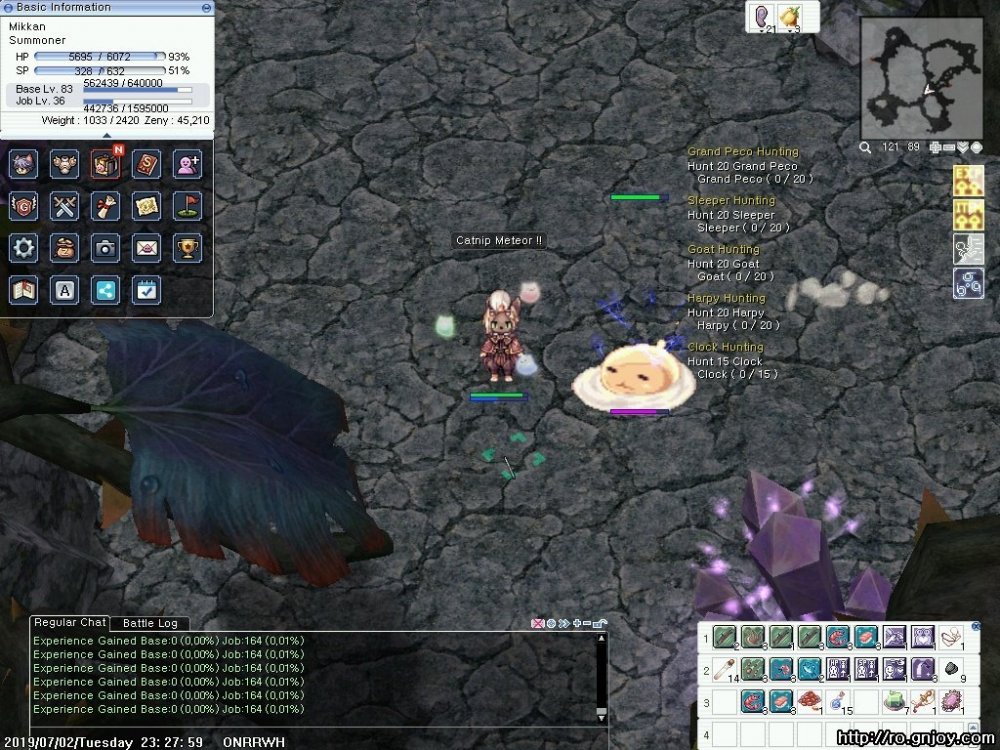Viewport: 1000px width, 750px height.
Task: Open the mail envelope icon
Action: 147,248
